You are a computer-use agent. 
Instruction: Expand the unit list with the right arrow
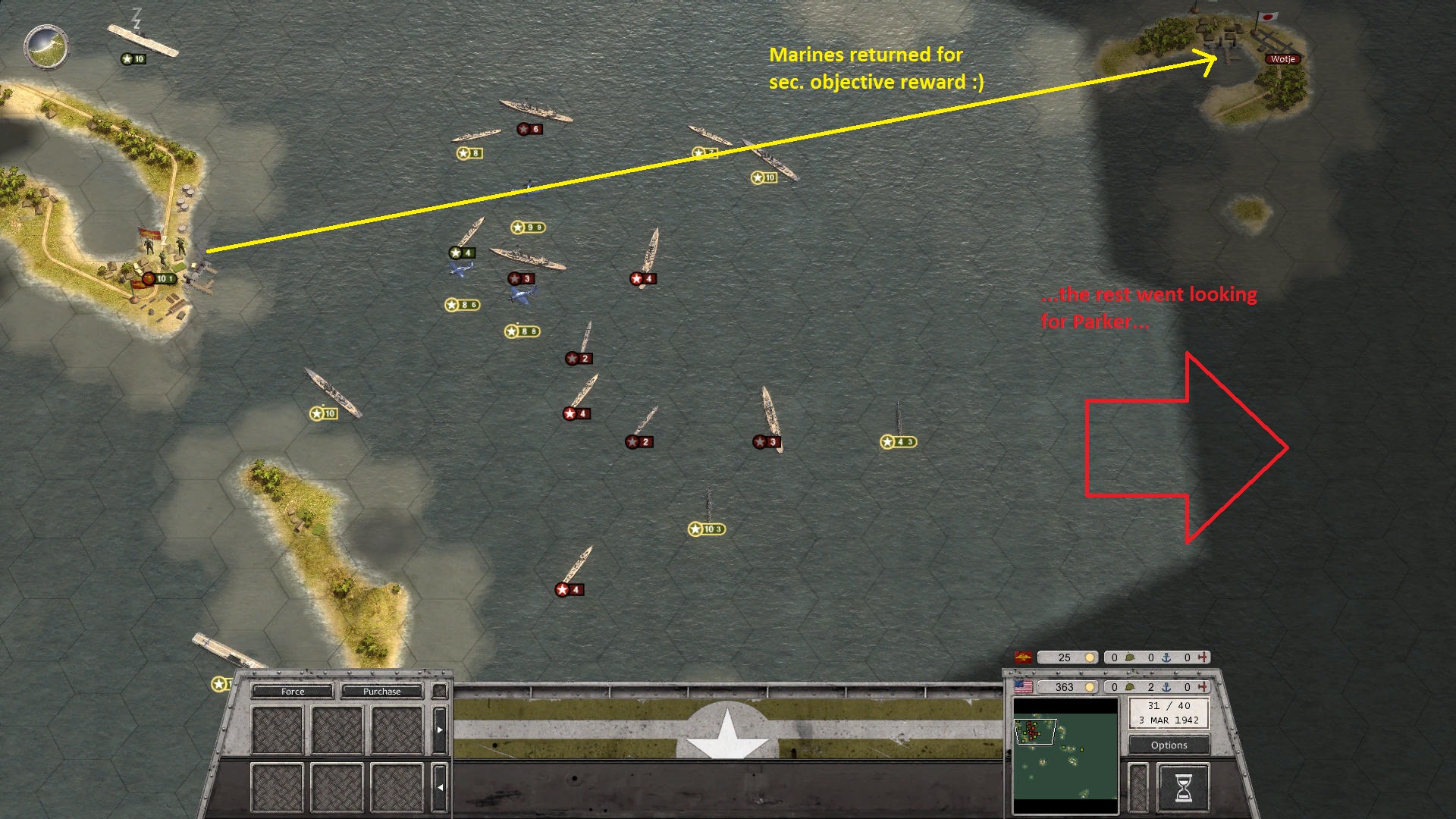[440, 730]
